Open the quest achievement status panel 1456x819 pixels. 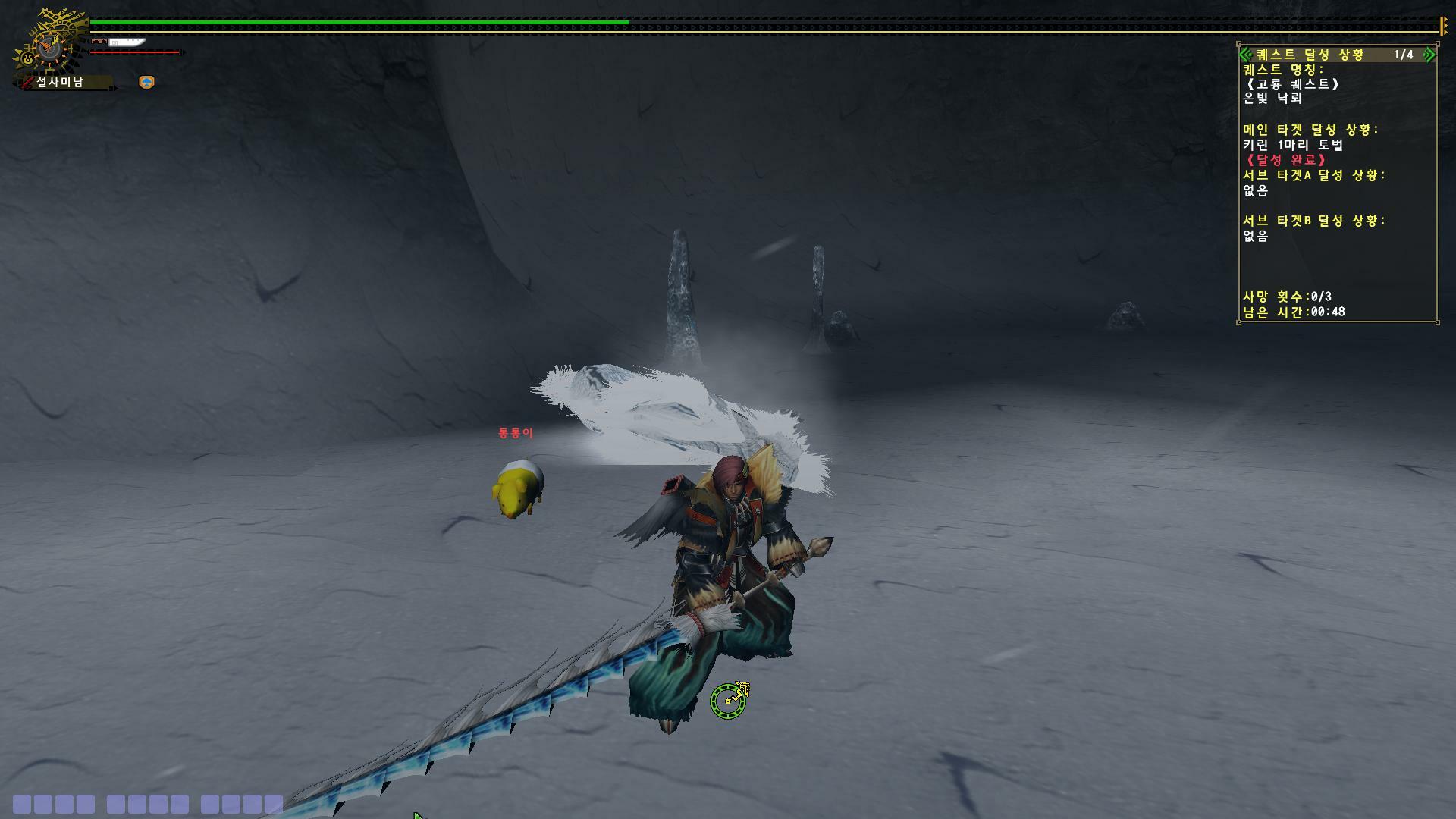click(1310, 55)
